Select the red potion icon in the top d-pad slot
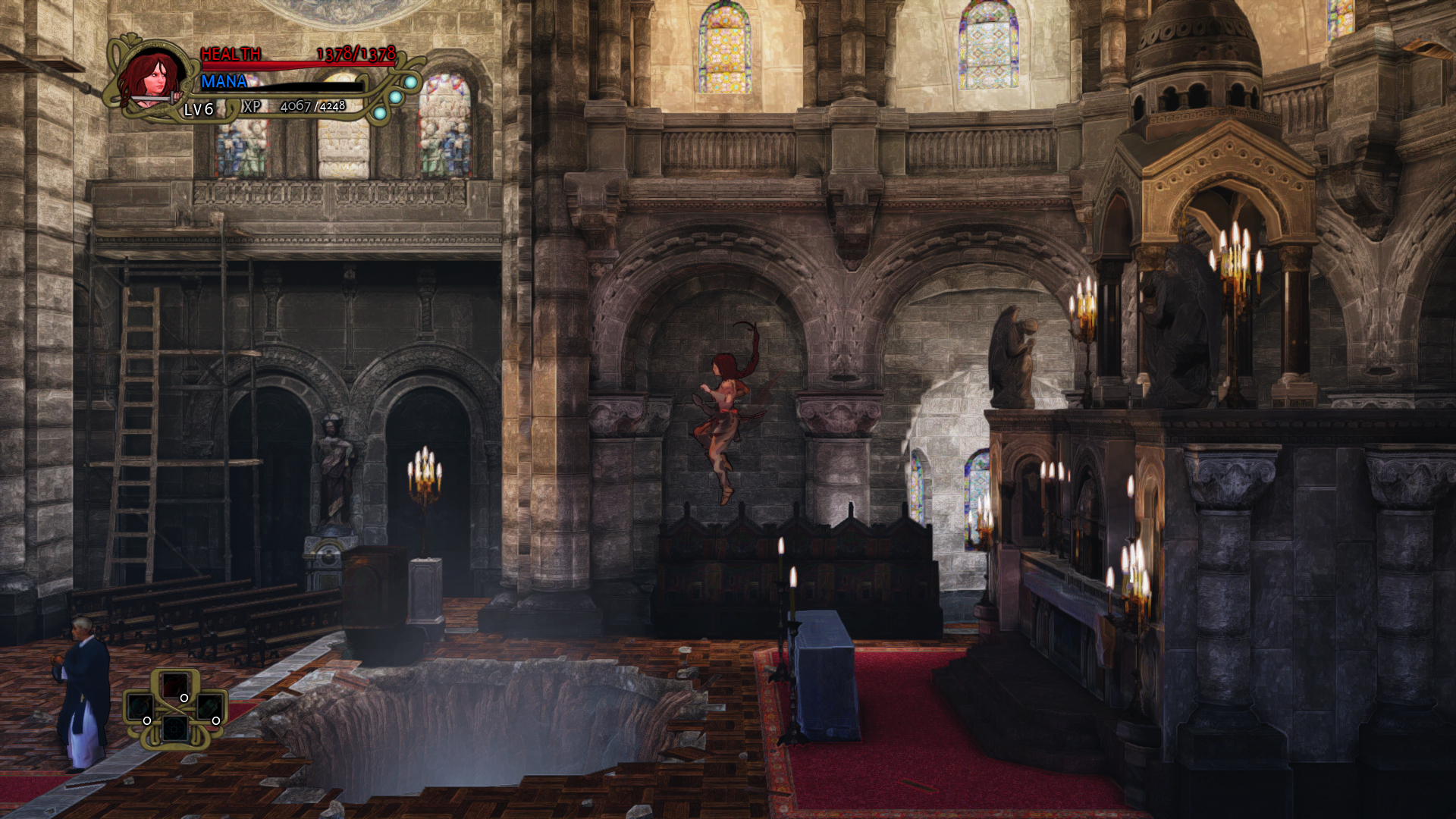This screenshot has height=819, width=1456. (175, 686)
